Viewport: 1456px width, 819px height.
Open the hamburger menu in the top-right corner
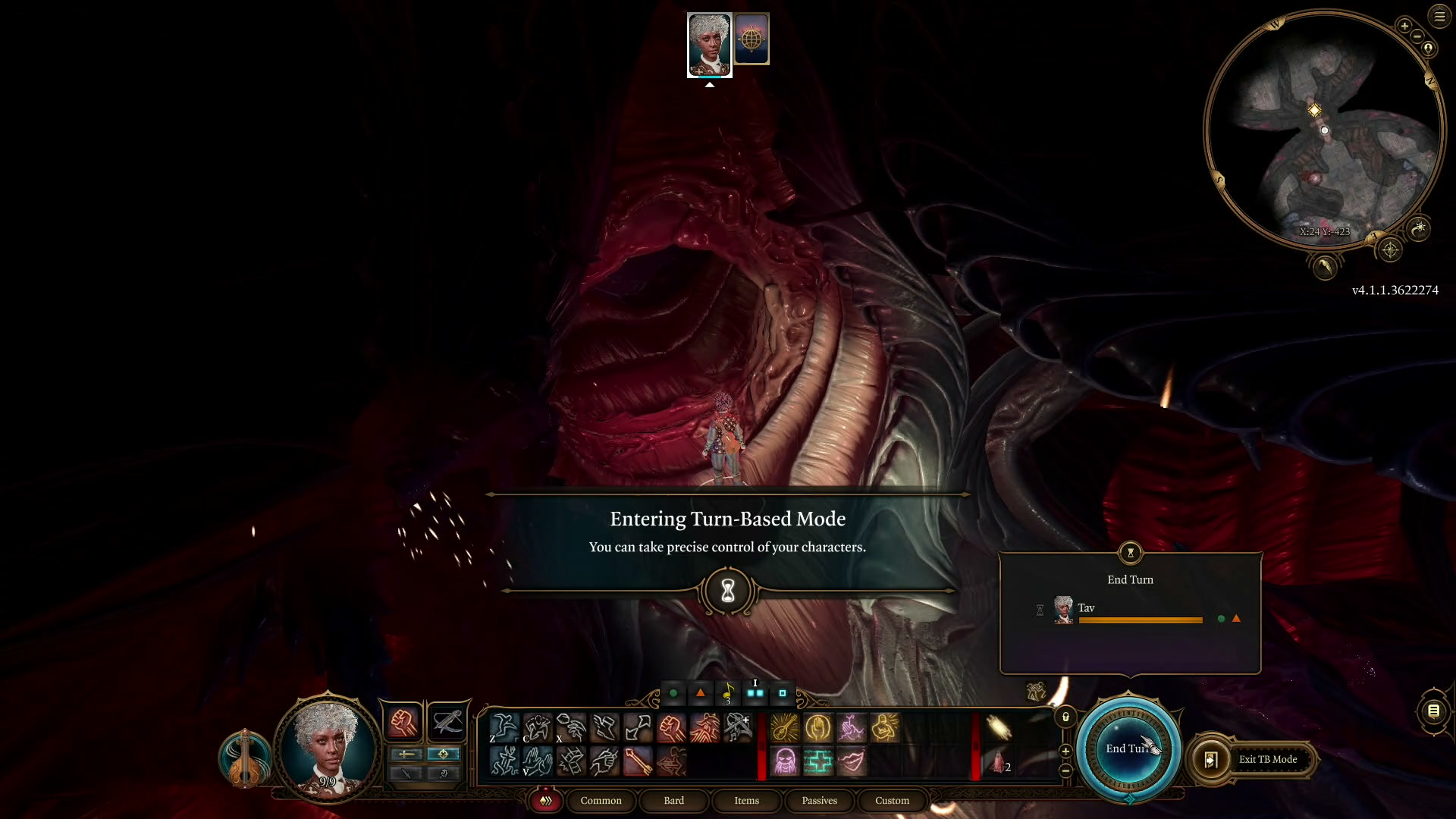pos(1439,17)
